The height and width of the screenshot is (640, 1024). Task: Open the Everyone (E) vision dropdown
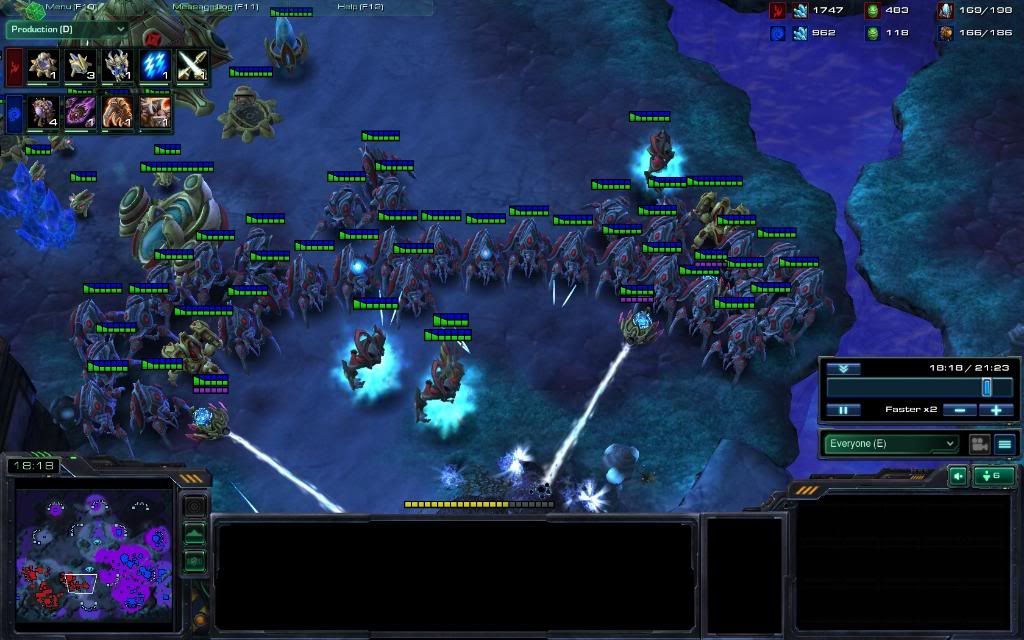click(x=891, y=443)
